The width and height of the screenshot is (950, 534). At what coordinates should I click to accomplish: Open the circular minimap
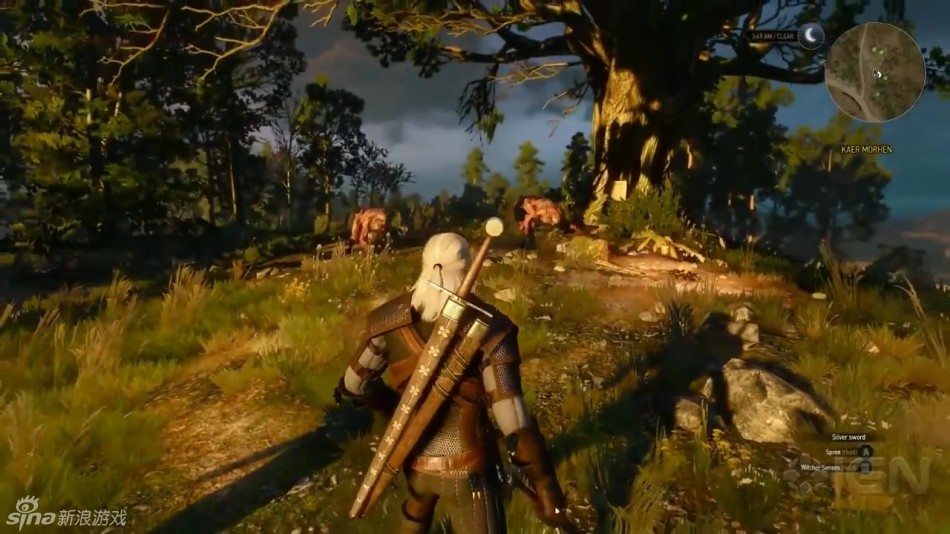tap(875, 72)
